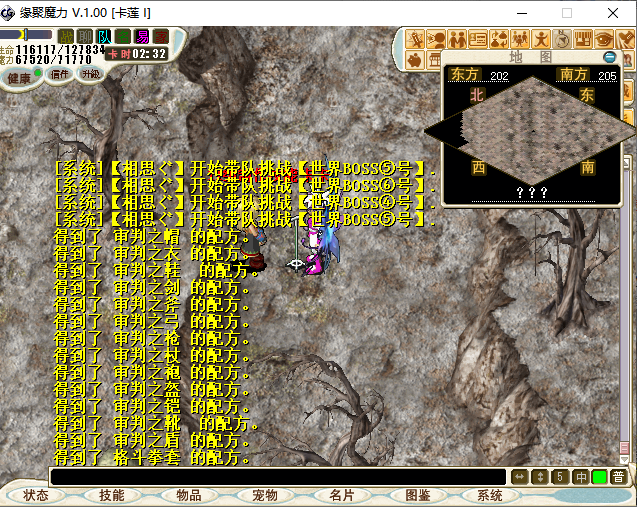Open the 技能 skills menu
This screenshot has width=637, height=507.
[x=112, y=495]
